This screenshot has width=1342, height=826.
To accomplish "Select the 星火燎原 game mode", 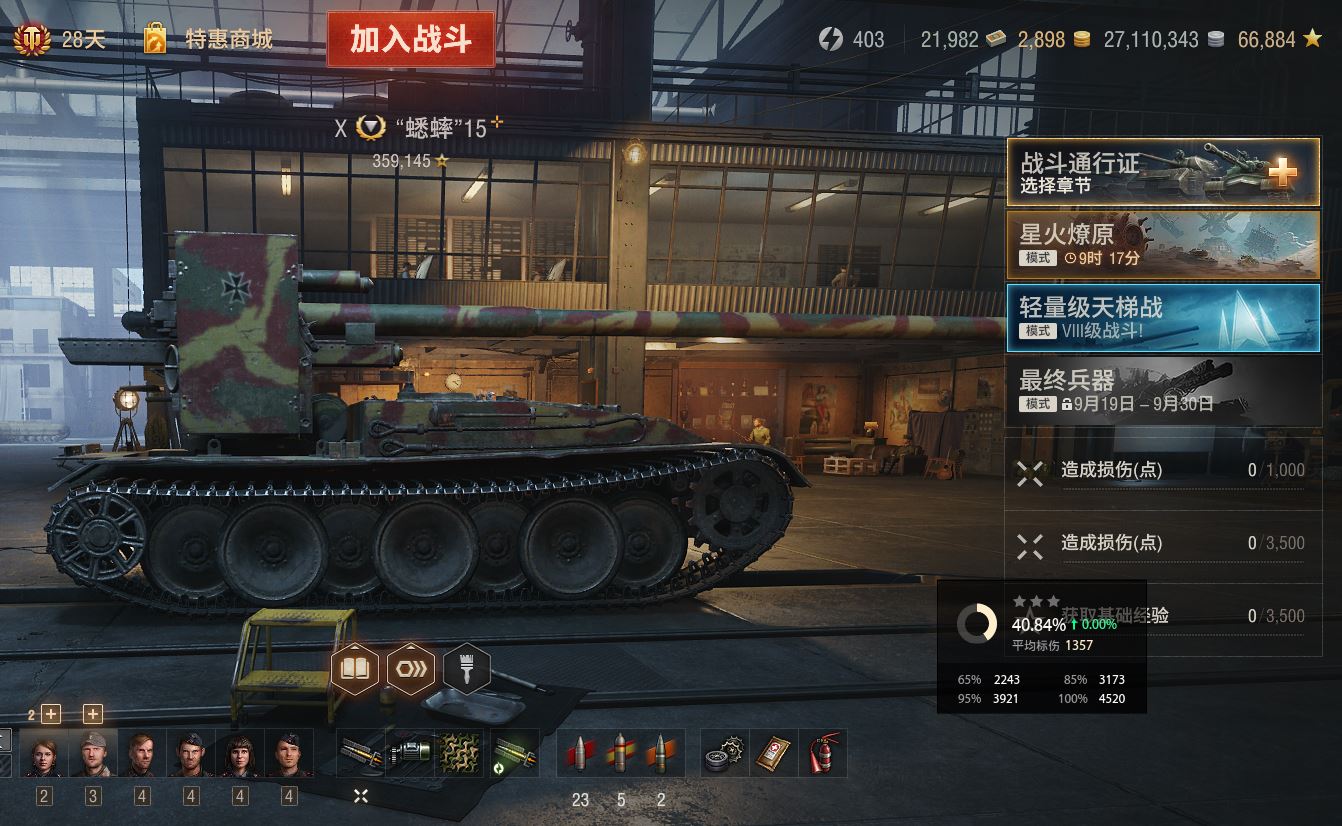I will (1163, 245).
